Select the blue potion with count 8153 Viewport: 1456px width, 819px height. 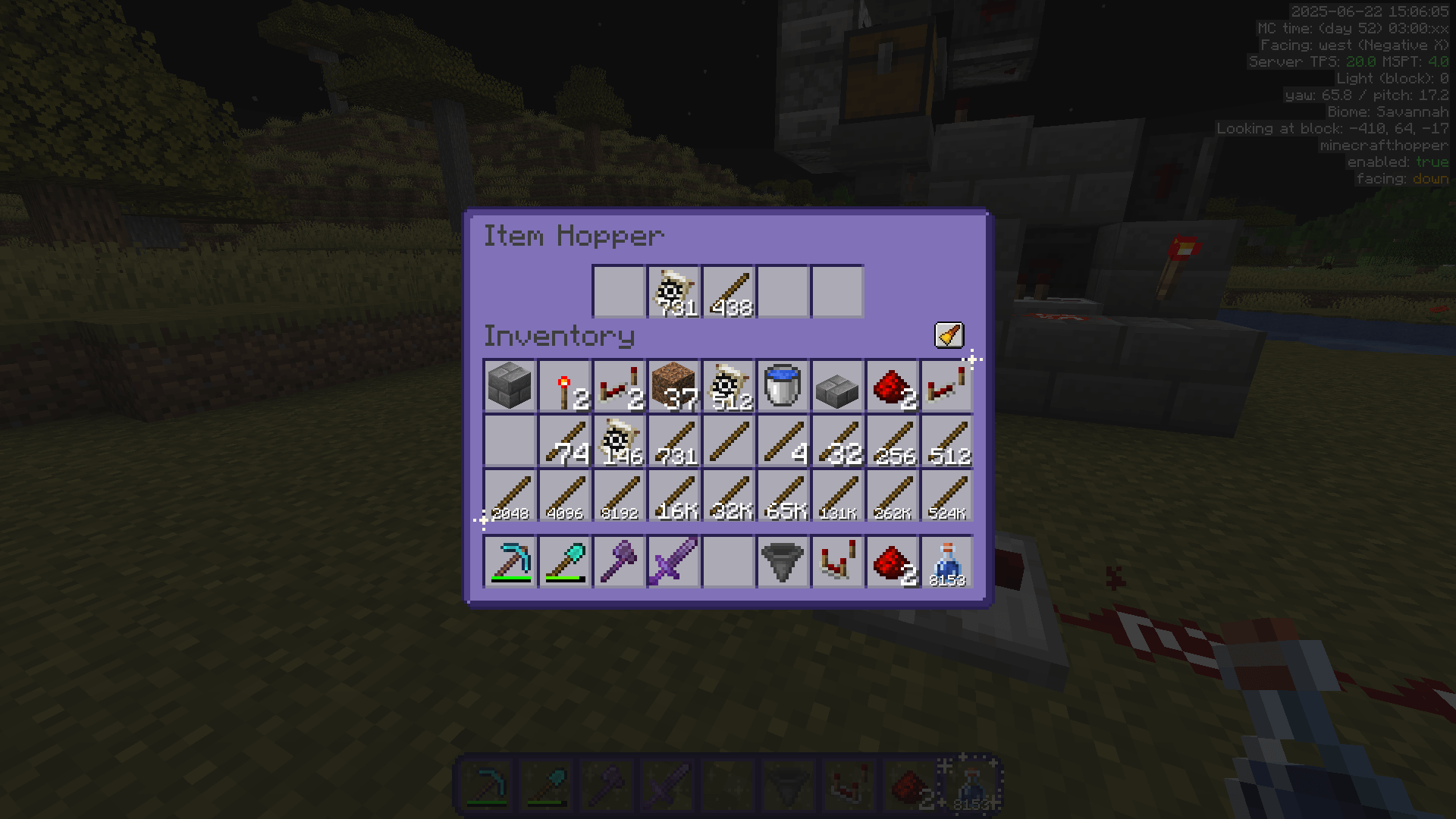946,561
